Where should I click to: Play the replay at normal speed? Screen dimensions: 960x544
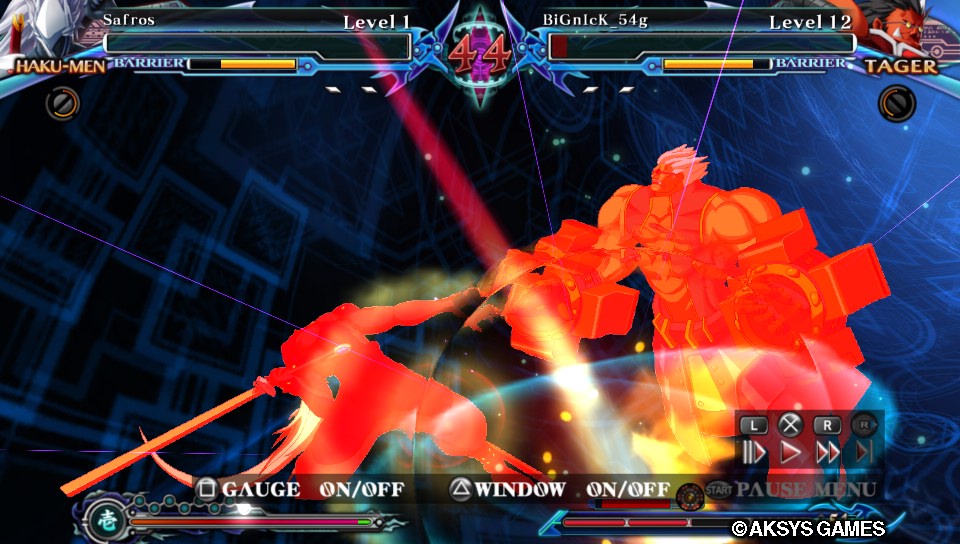point(791,452)
